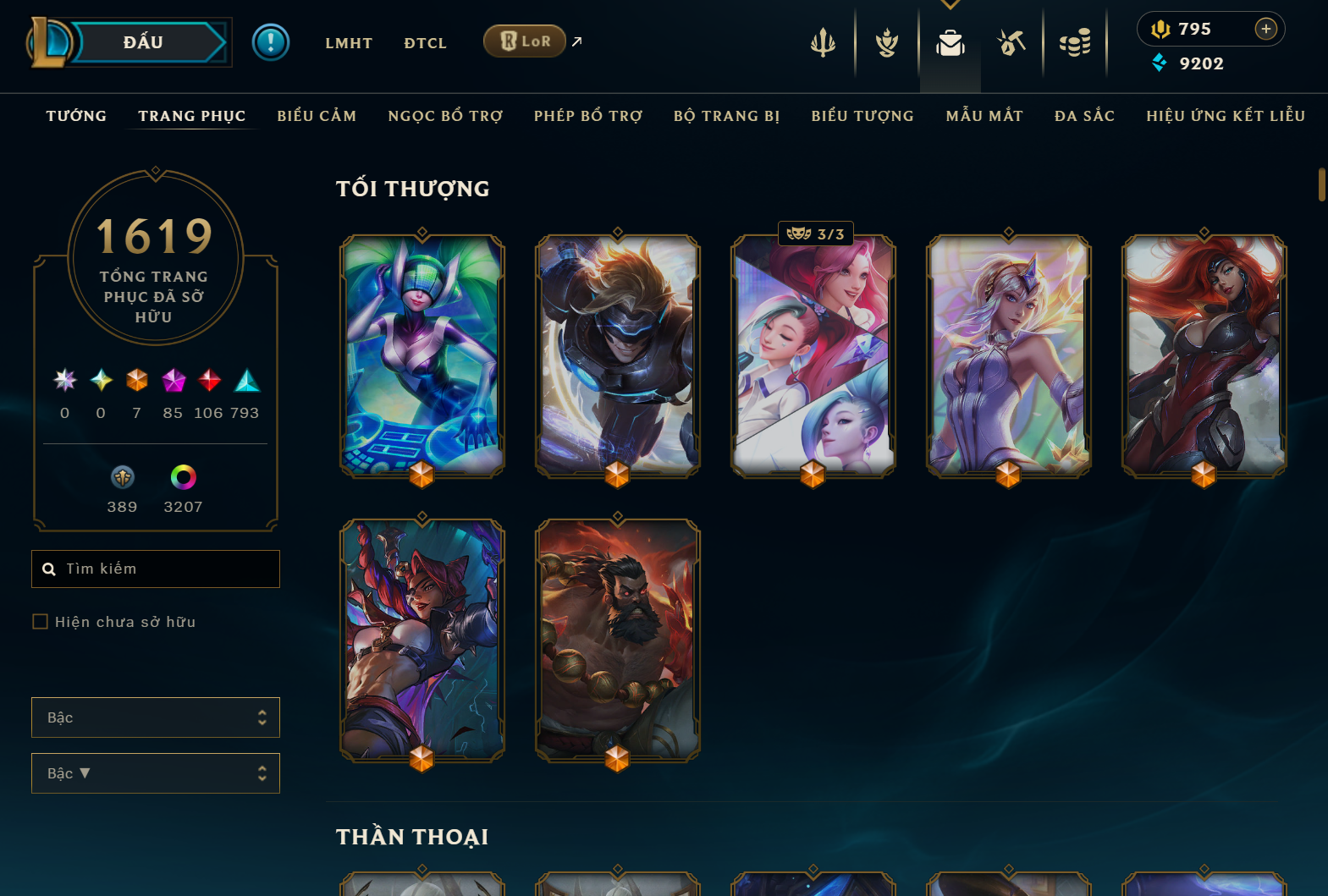This screenshot has height=896, width=1328.
Task: Click the Tìm kiếm search field
Action: [156, 569]
